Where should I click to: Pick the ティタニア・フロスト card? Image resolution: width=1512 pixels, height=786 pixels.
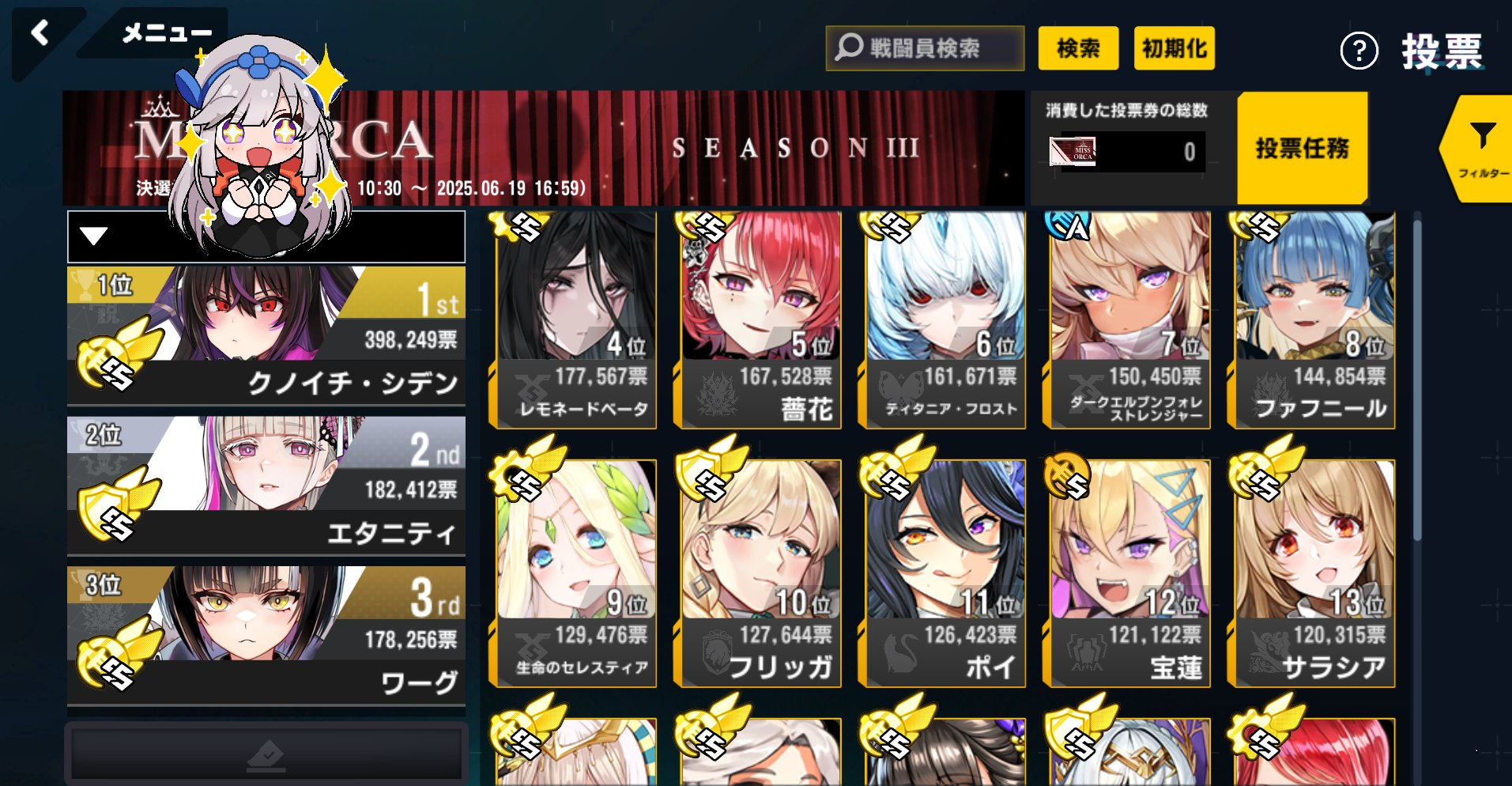click(x=946, y=320)
